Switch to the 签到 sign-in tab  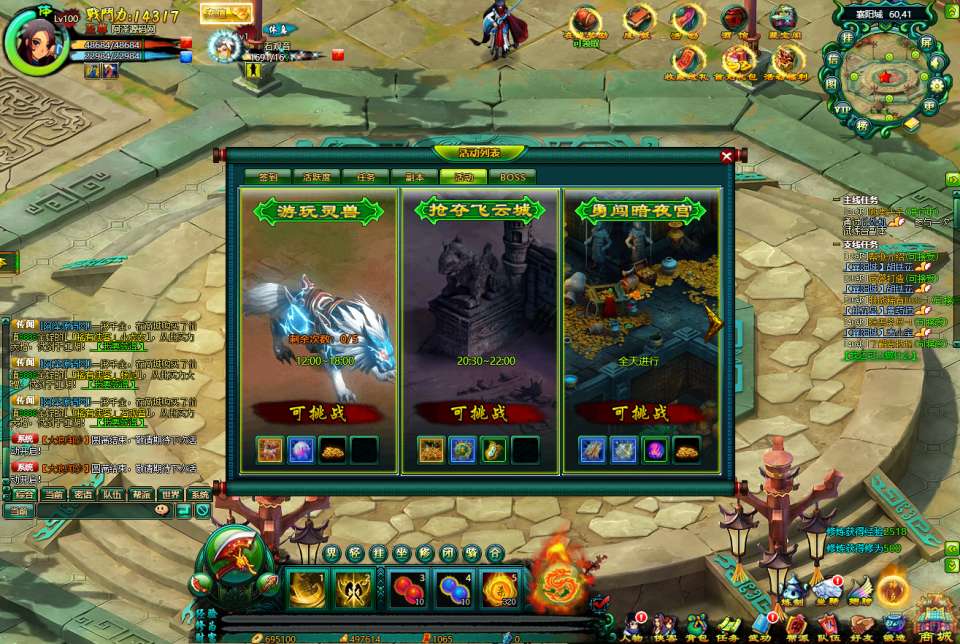(x=268, y=177)
